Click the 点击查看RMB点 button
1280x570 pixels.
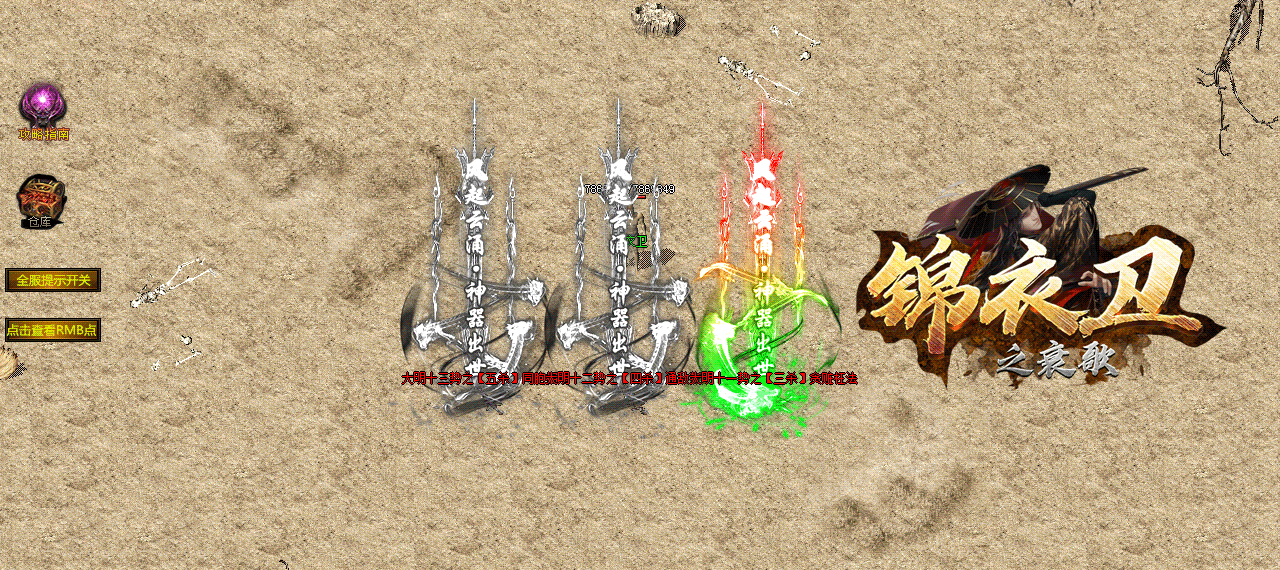(x=52, y=330)
